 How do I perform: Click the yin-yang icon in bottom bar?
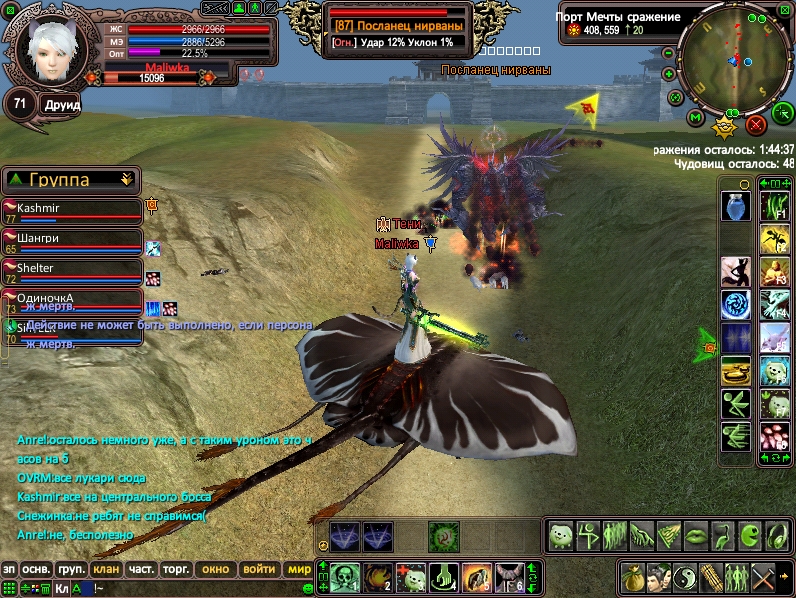tap(685, 576)
